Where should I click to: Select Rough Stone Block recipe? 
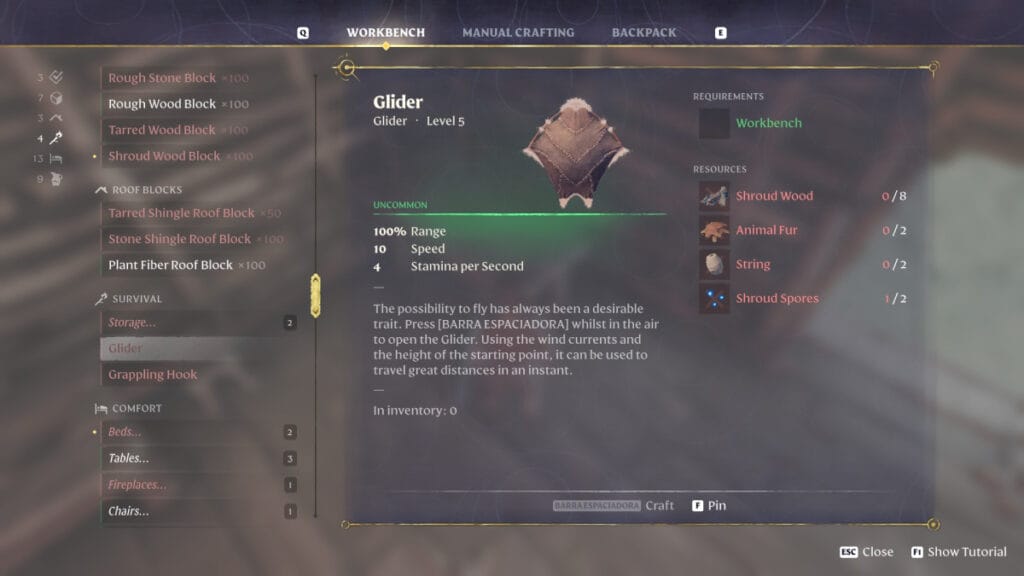pyautogui.click(x=162, y=78)
